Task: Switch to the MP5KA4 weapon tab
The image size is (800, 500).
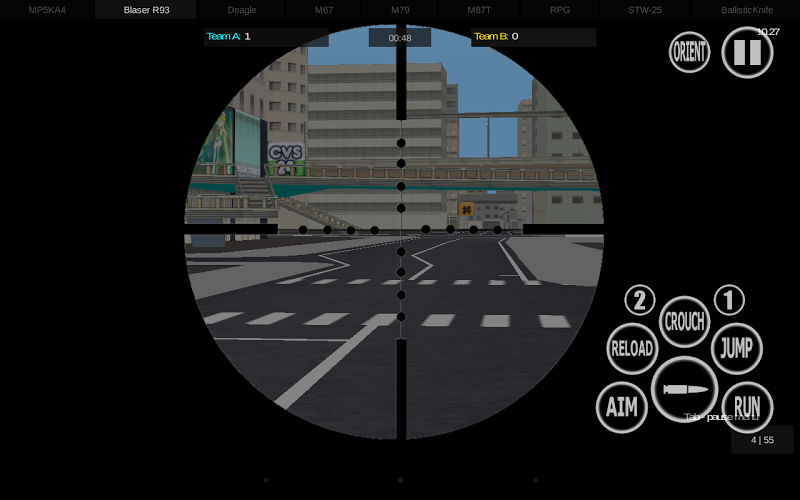Action: [47, 10]
